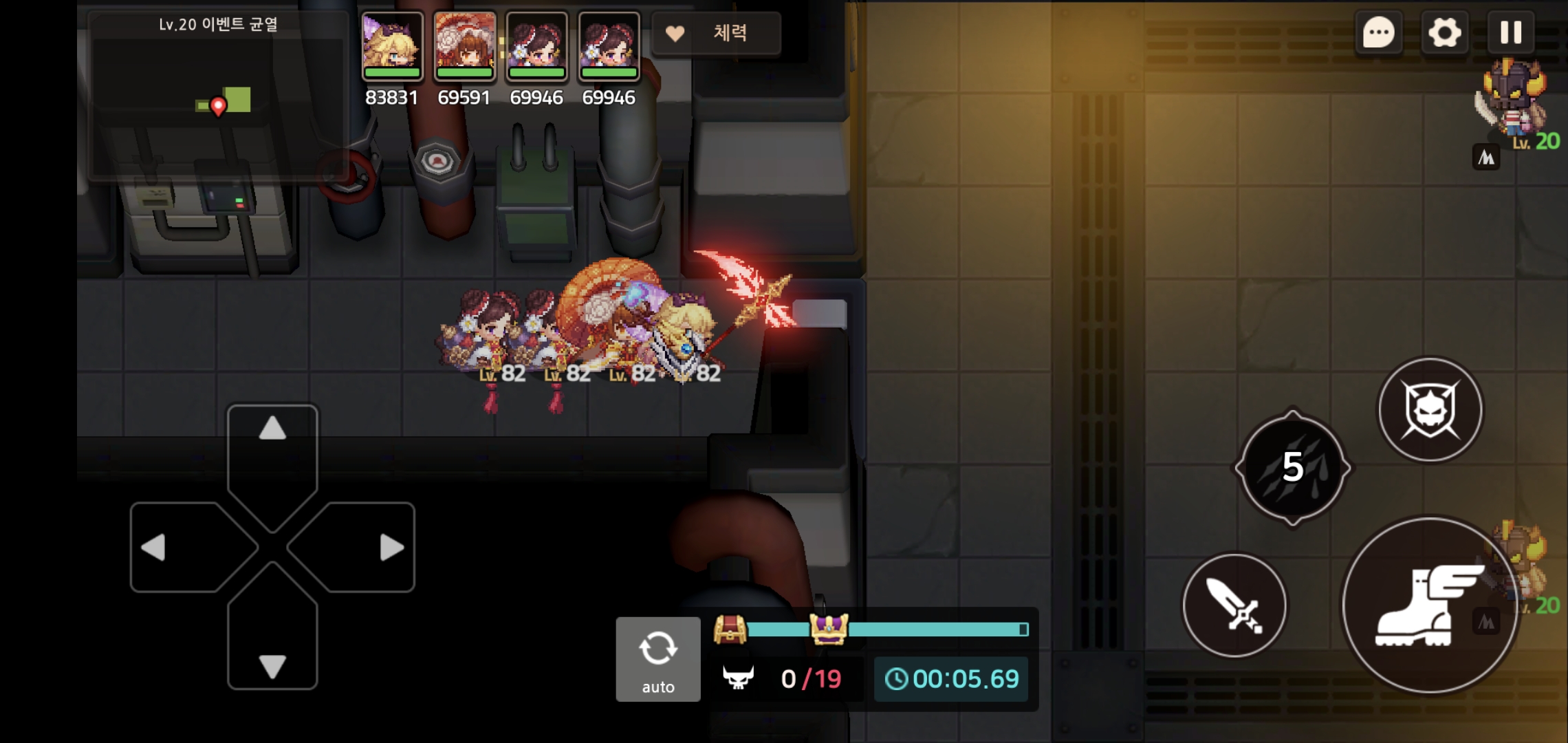1568x743 pixels.
Task: Toggle the auto battle button
Action: point(658,659)
